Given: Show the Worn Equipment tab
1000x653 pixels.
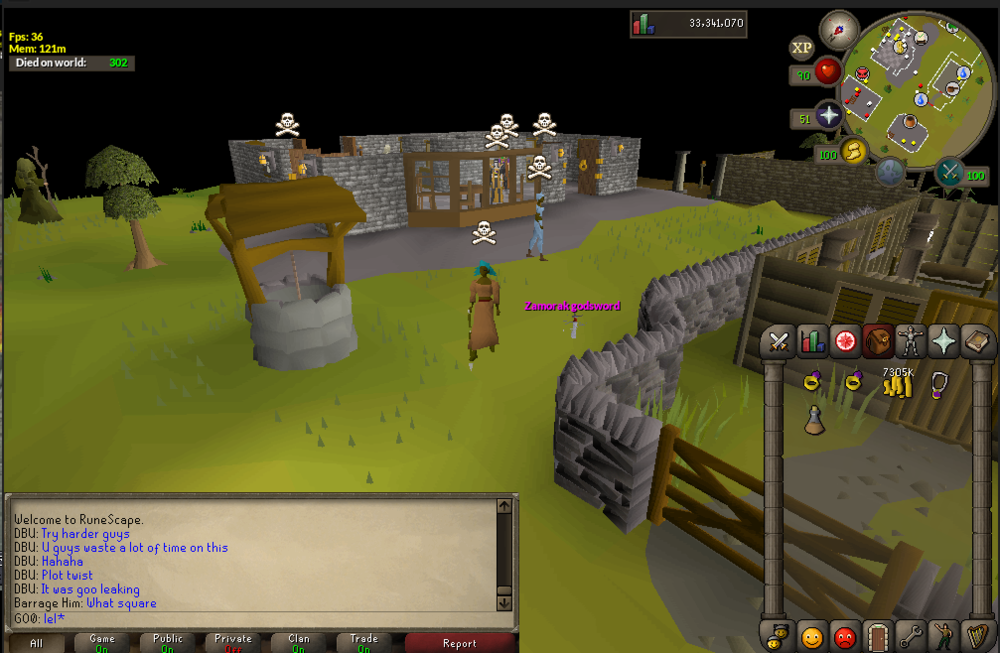Looking at the screenshot, I should pos(910,343).
